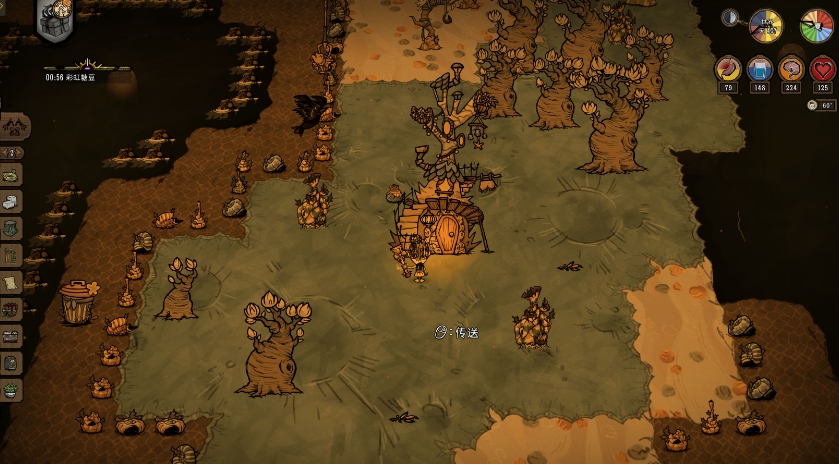
Task: Open the crafting menu crossed-tools button
Action: tap(14, 126)
